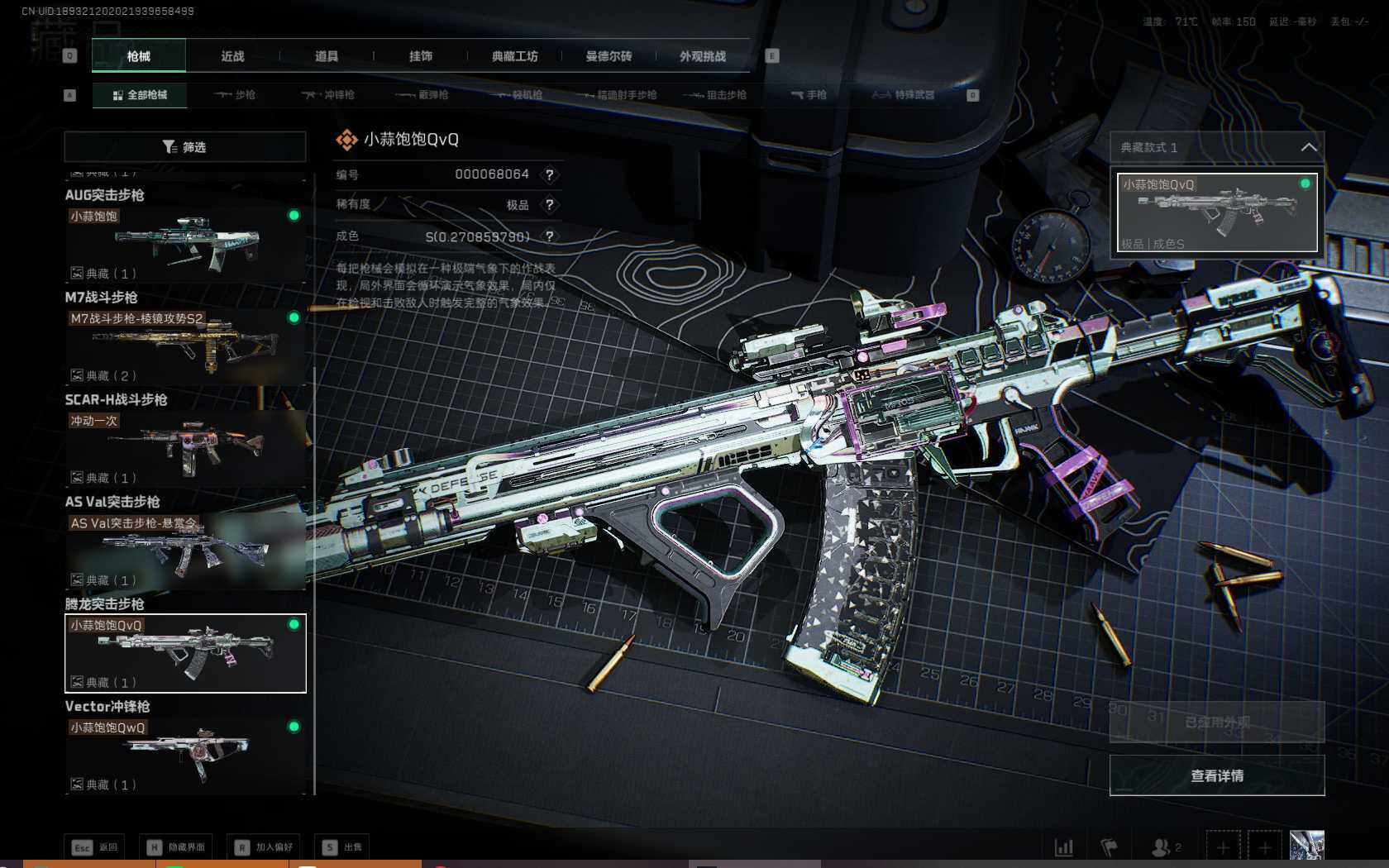This screenshot has height=868, width=1389.
Task: Open the 道具 items tab
Action: click(x=327, y=56)
